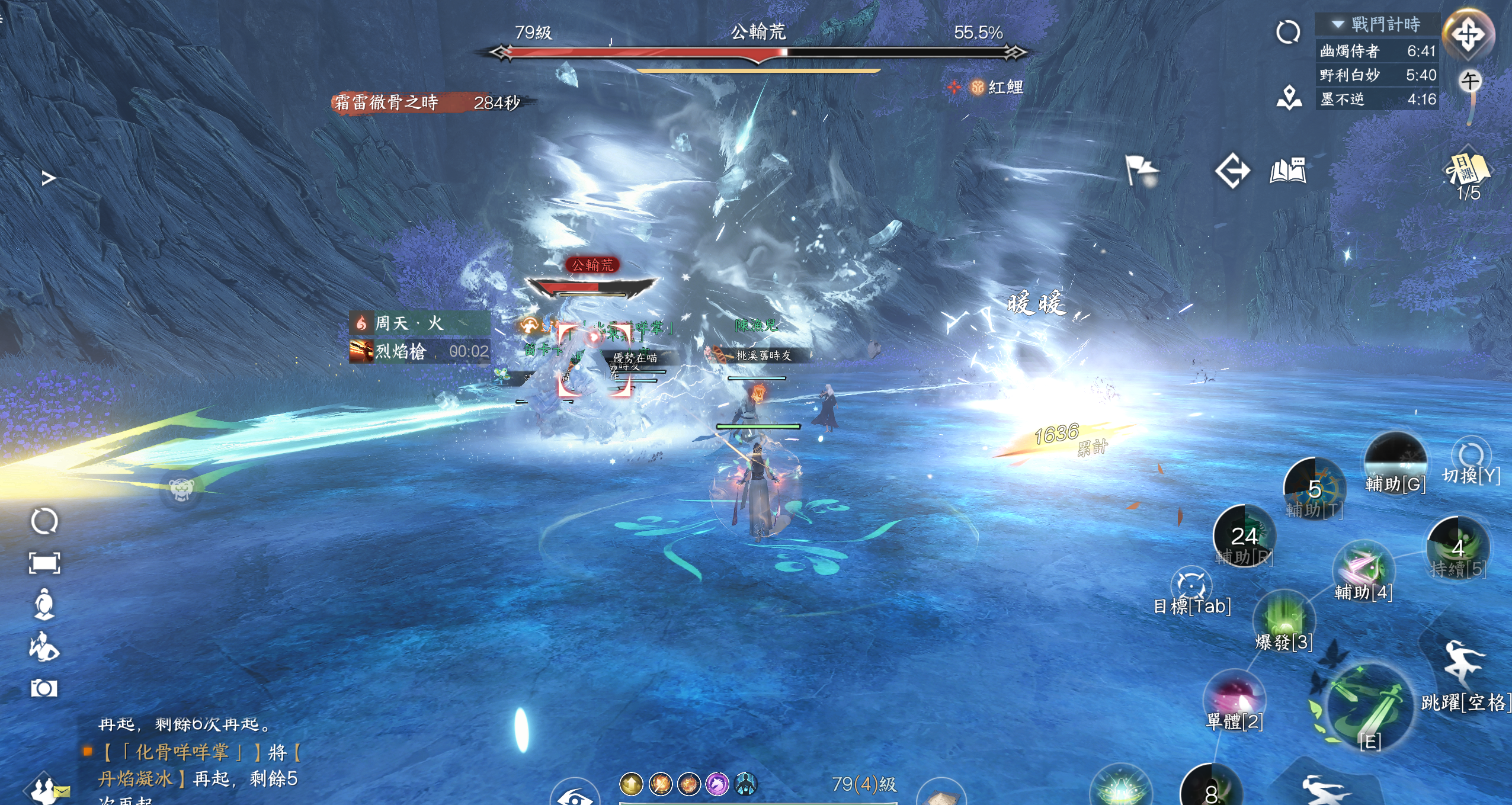This screenshot has width=1512, height=805.
Task: Activate the 單體[2] single-target skill
Action: pos(1234,698)
